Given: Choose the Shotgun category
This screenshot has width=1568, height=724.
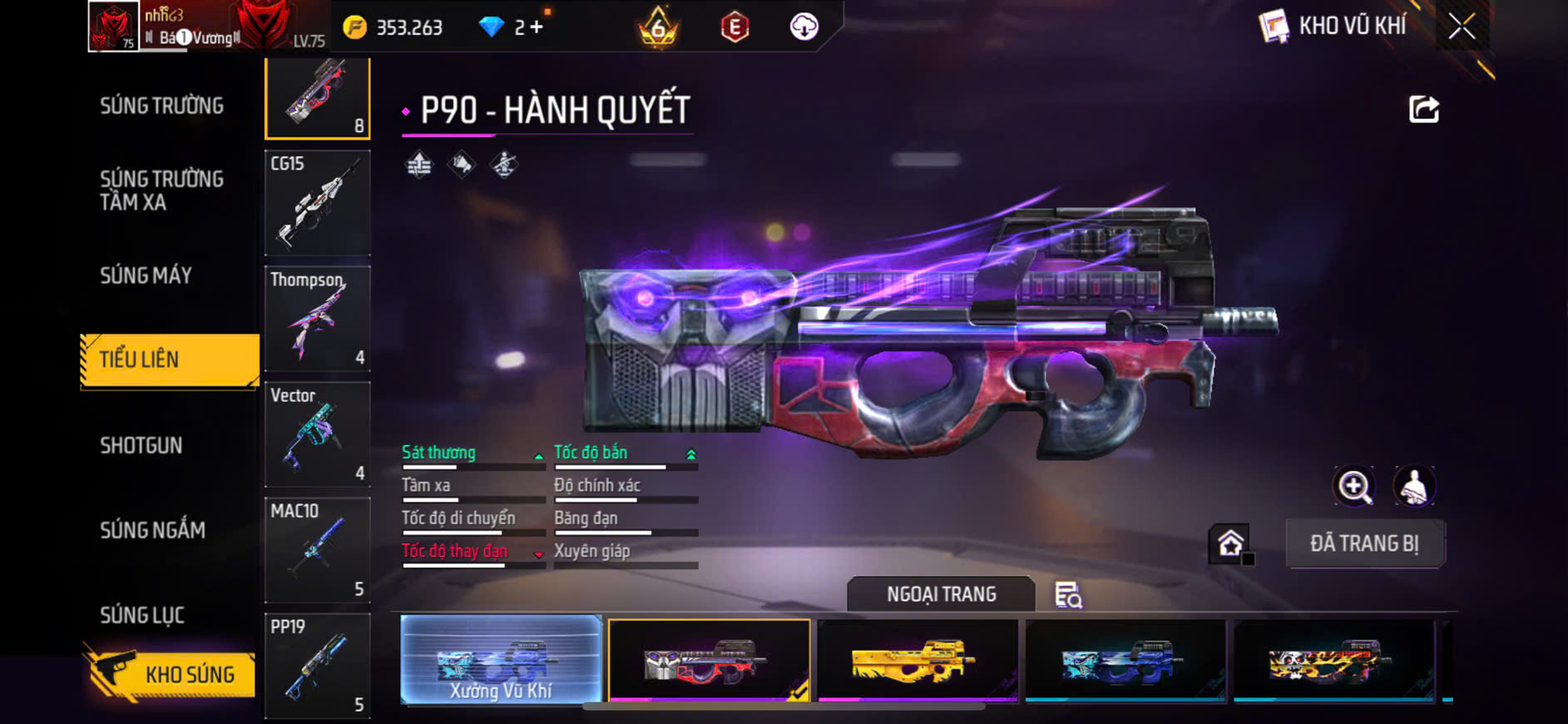Looking at the screenshot, I should [x=141, y=445].
